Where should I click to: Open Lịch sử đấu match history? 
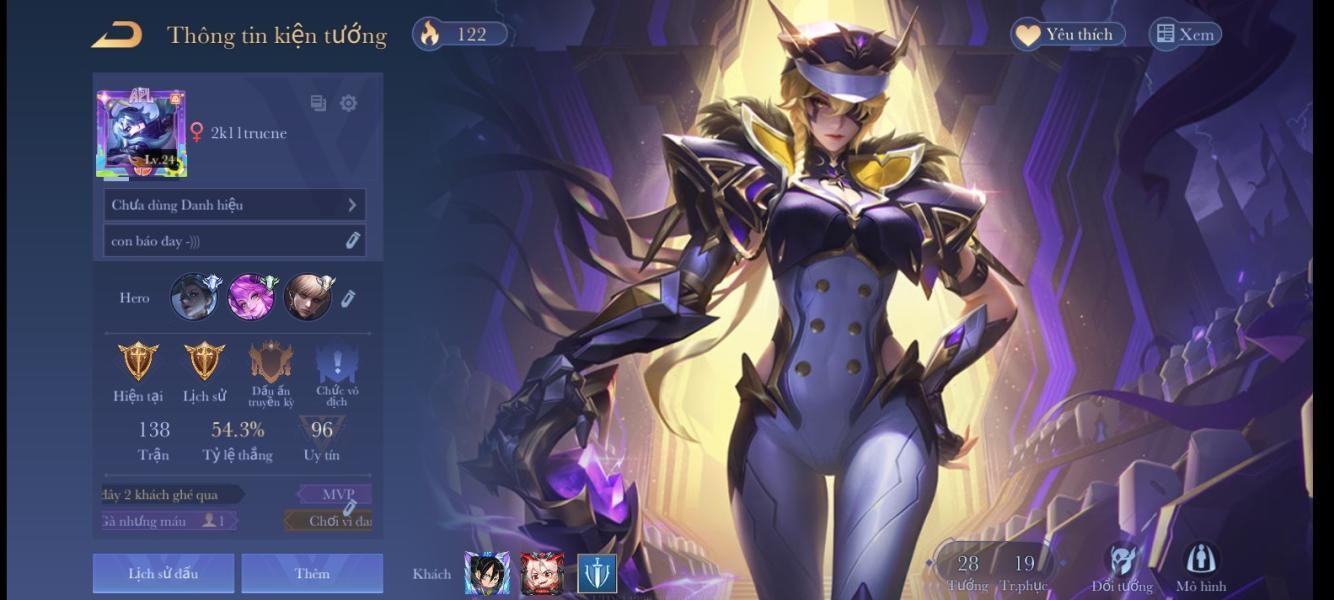click(163, 573)
